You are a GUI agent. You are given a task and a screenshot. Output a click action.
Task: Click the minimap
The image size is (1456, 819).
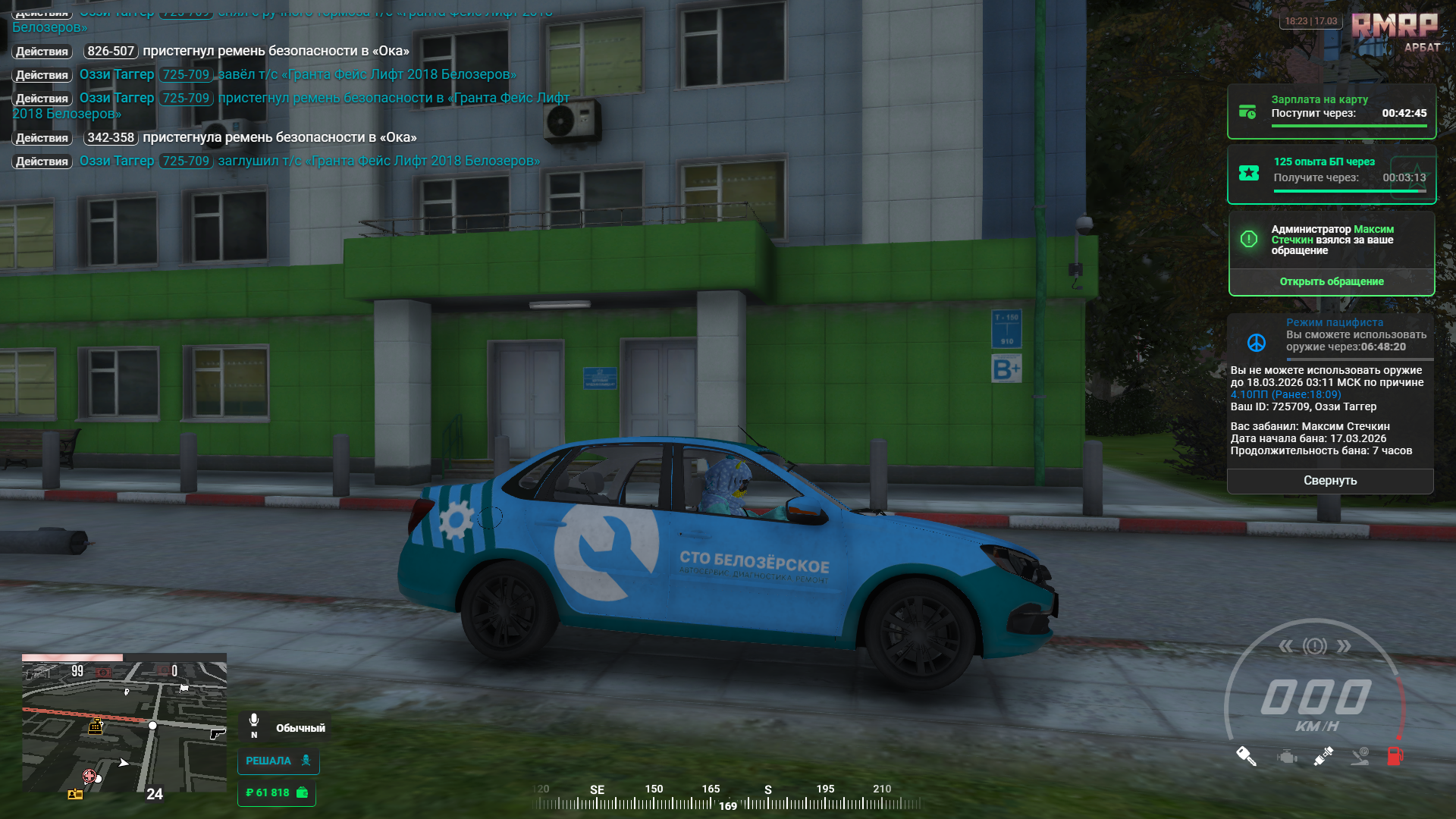124,726
